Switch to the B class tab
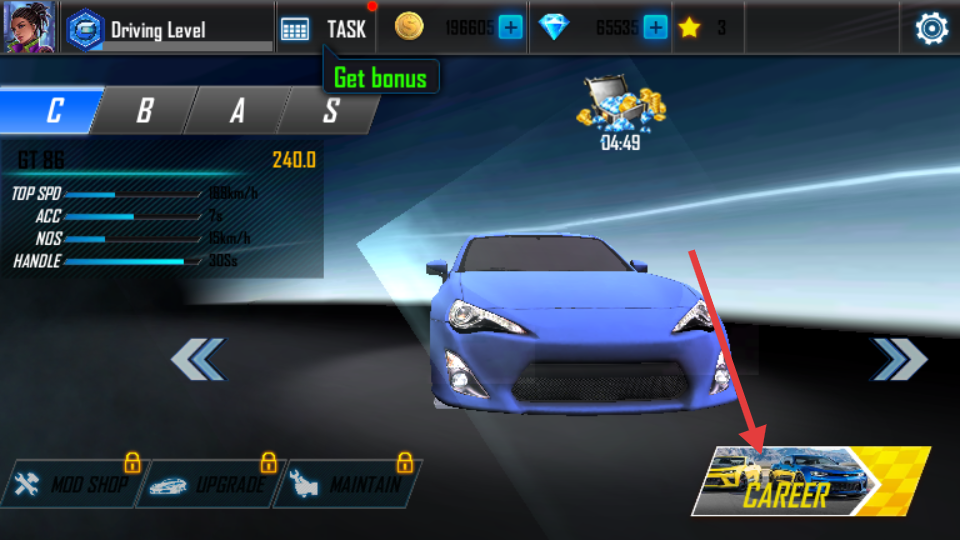Image resolution: width=960 pixels, height=540 pixels. coord(144,110)
